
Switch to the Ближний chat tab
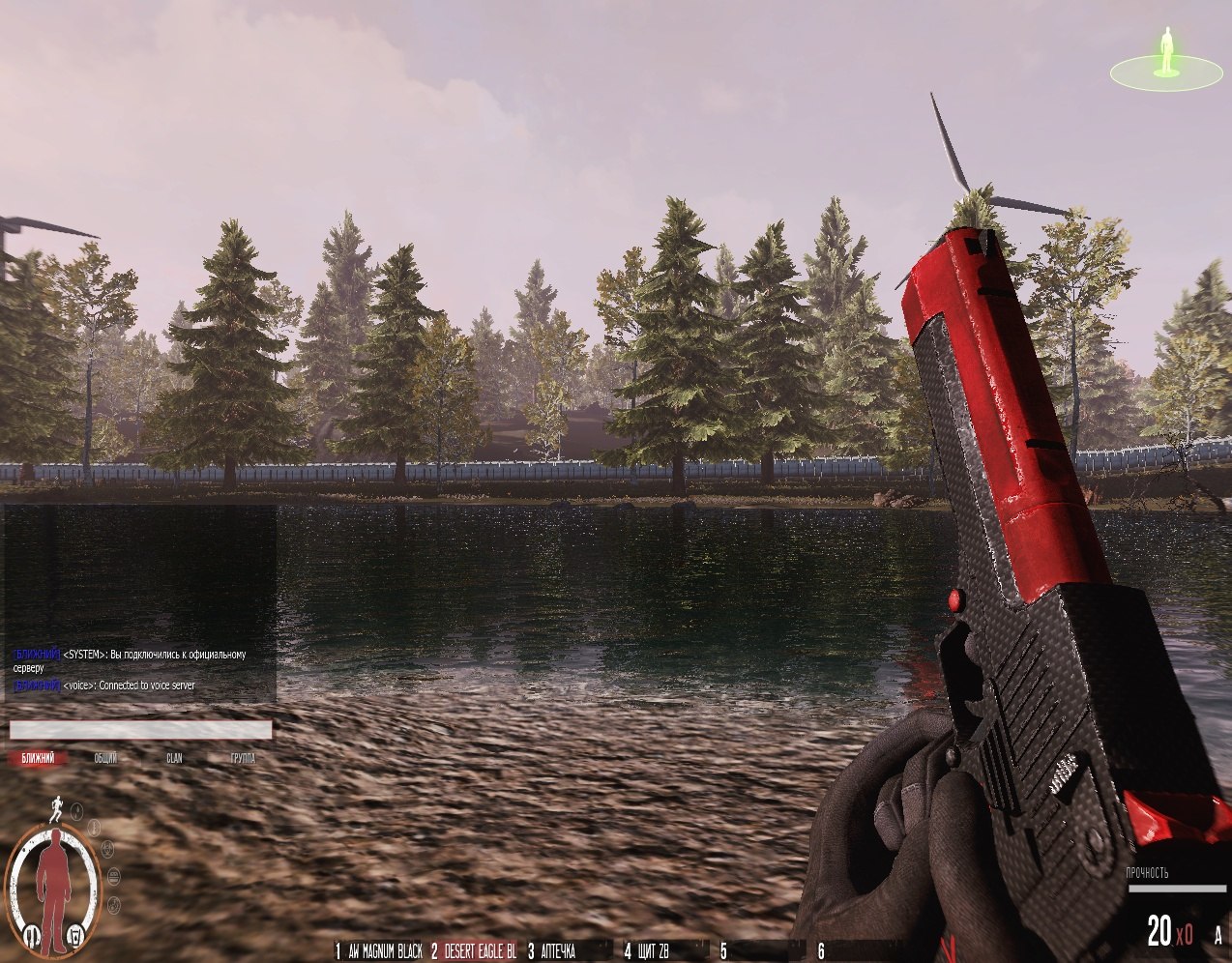pos(38,758)
